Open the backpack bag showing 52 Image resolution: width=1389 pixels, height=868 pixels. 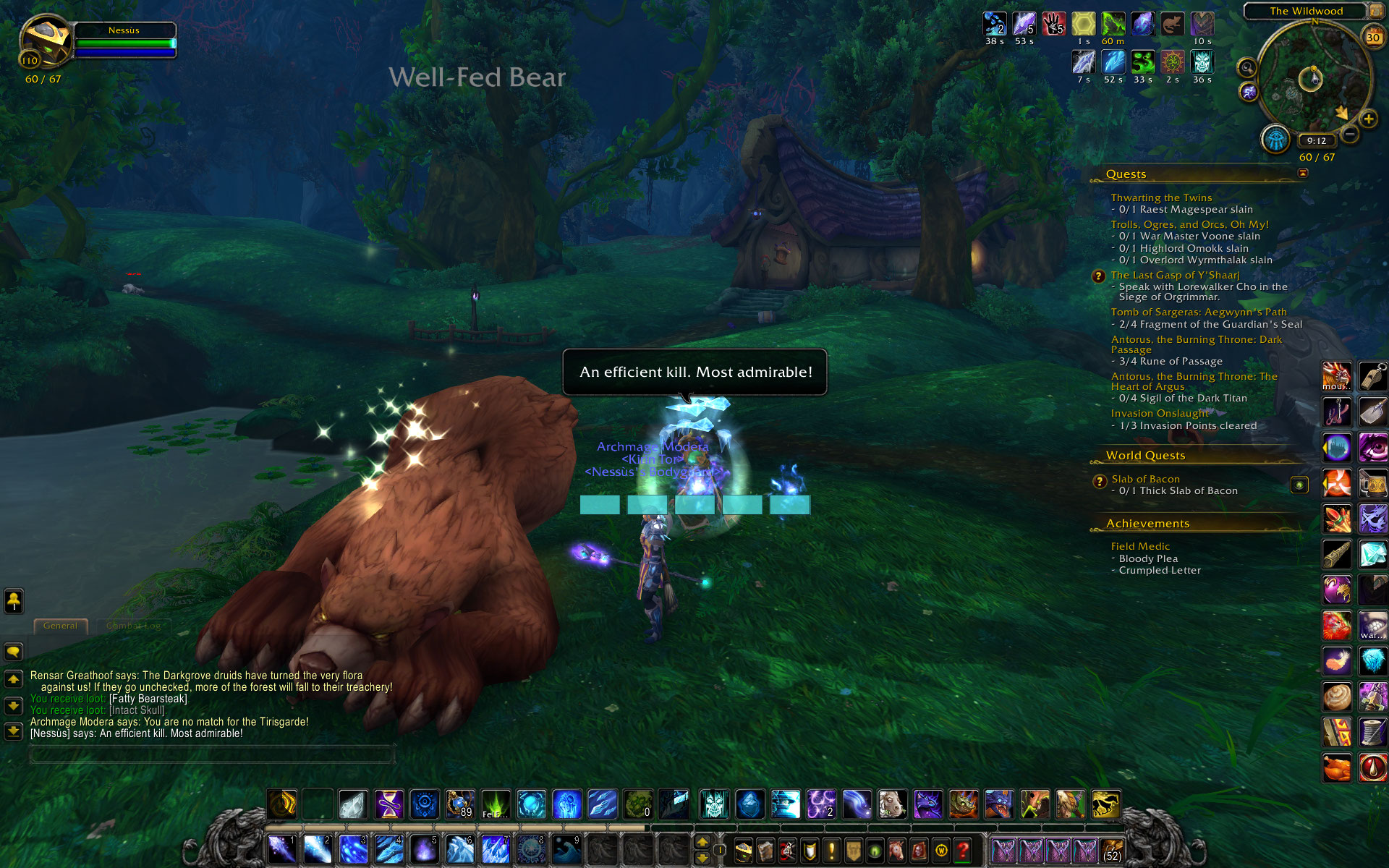pos(1111,851)
